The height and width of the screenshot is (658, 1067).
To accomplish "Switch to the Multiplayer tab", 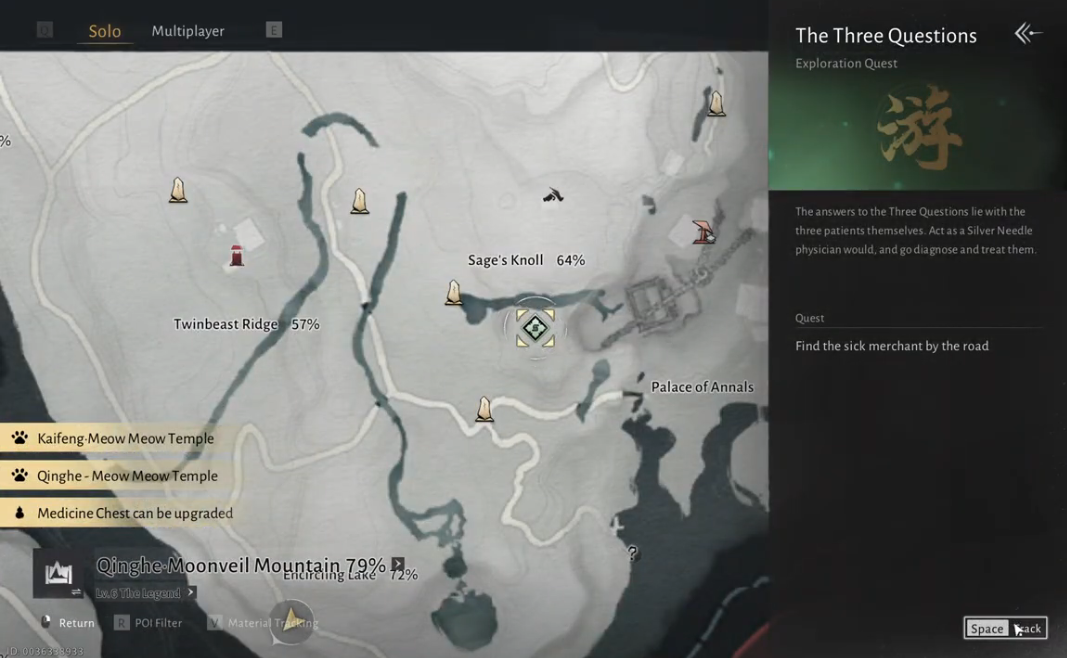I will pos(187,31).
